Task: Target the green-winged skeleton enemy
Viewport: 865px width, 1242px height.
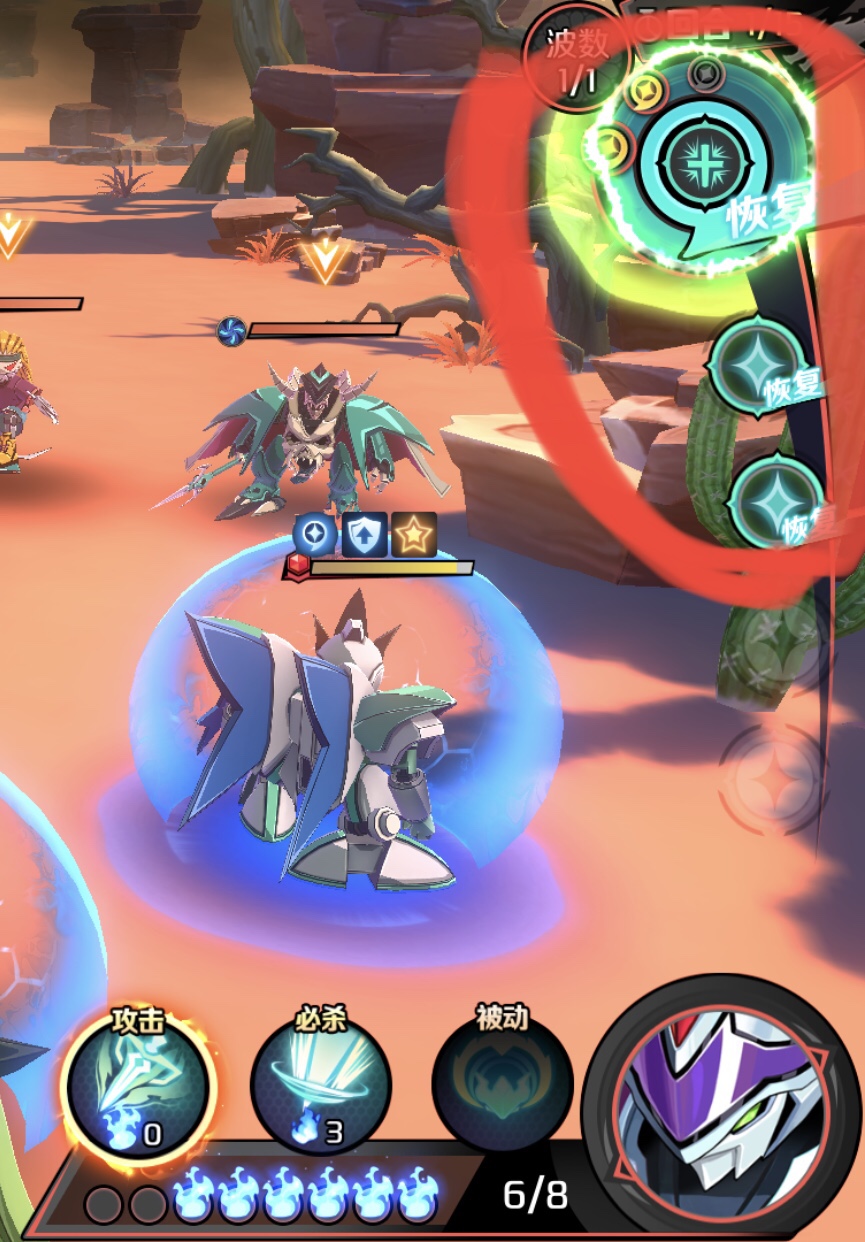Action: coord(310,435)
